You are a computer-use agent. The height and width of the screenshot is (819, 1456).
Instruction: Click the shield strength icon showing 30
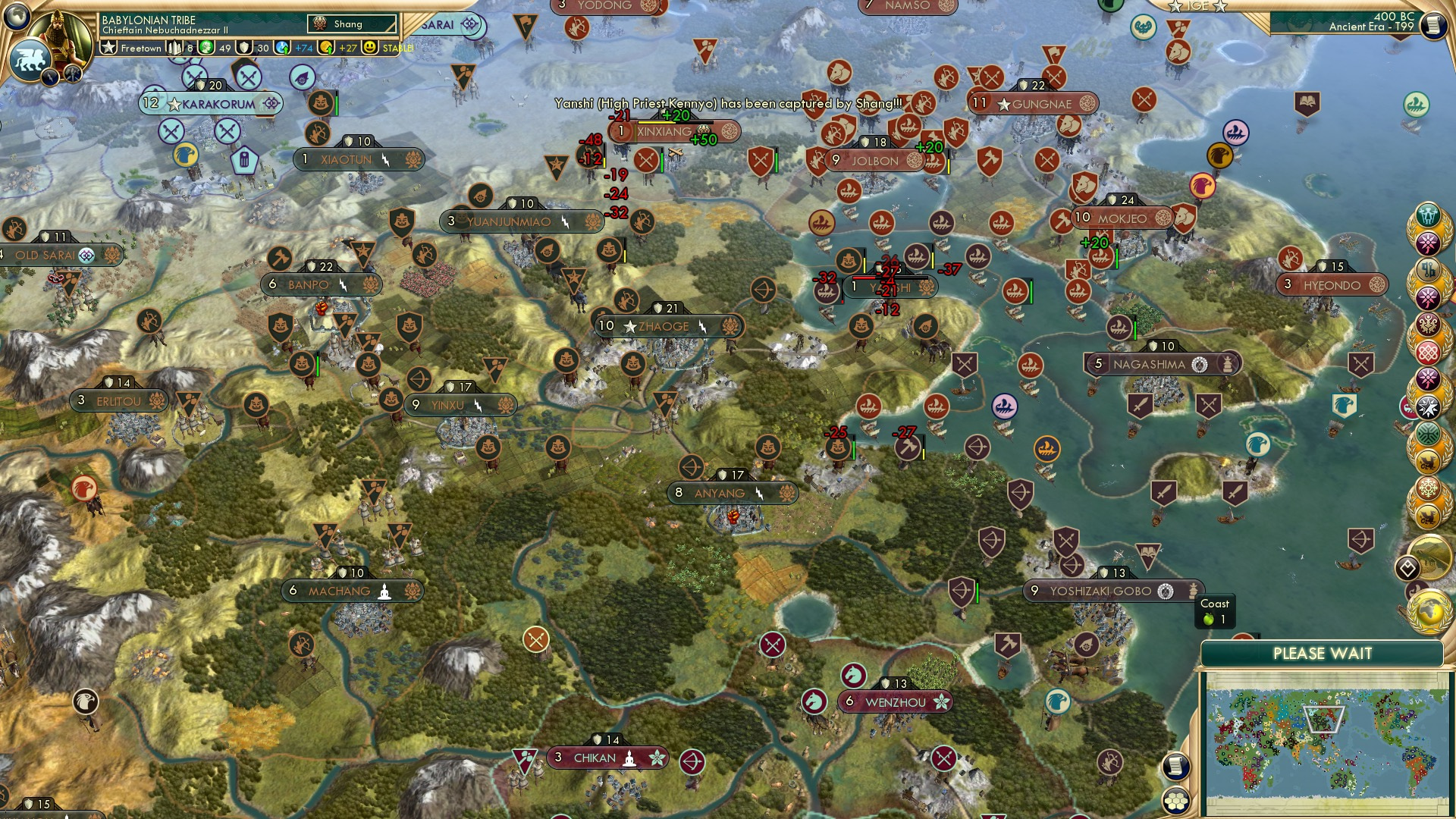(x=245, y=48)
